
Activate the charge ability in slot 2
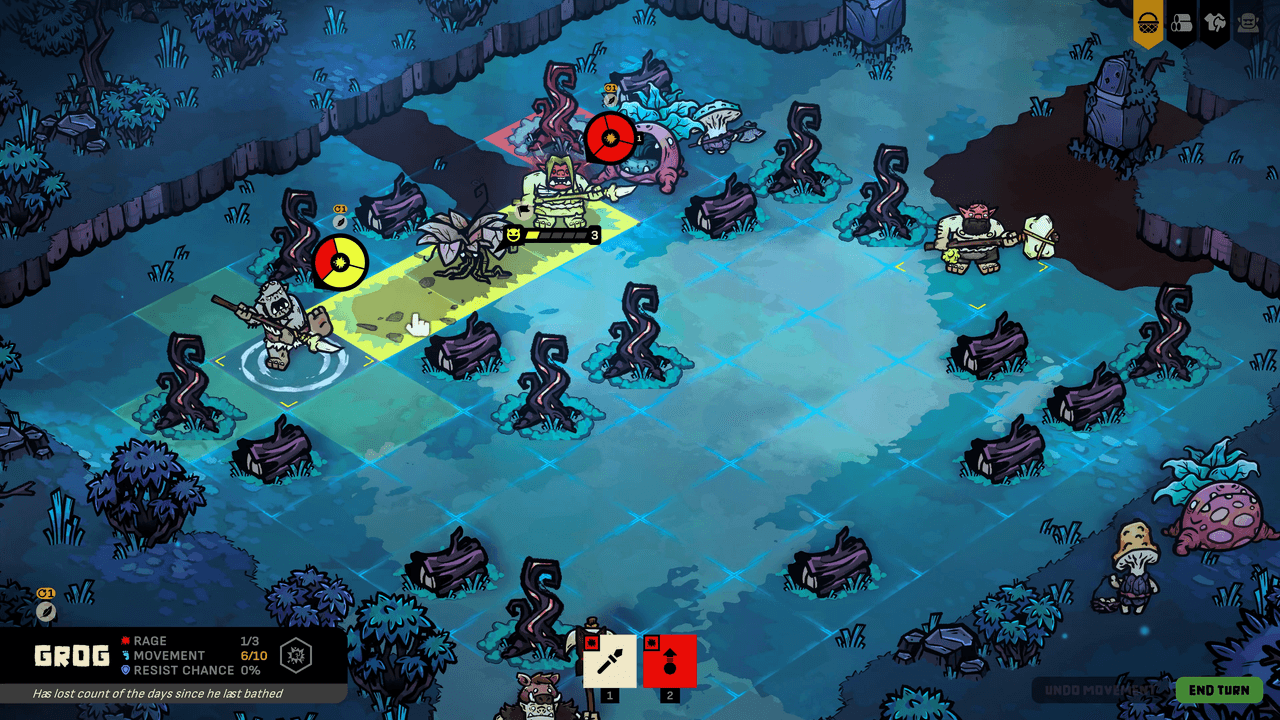point(668,662)
